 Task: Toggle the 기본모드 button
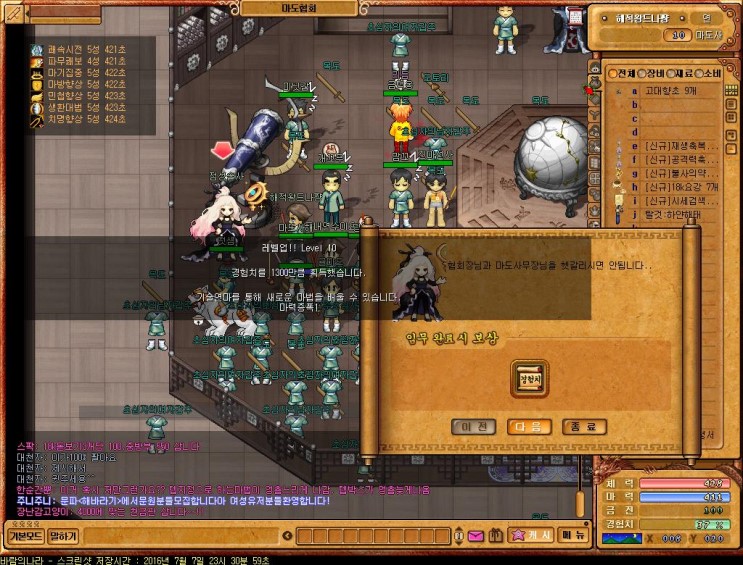pyautogui.click(x=23, y=536)
